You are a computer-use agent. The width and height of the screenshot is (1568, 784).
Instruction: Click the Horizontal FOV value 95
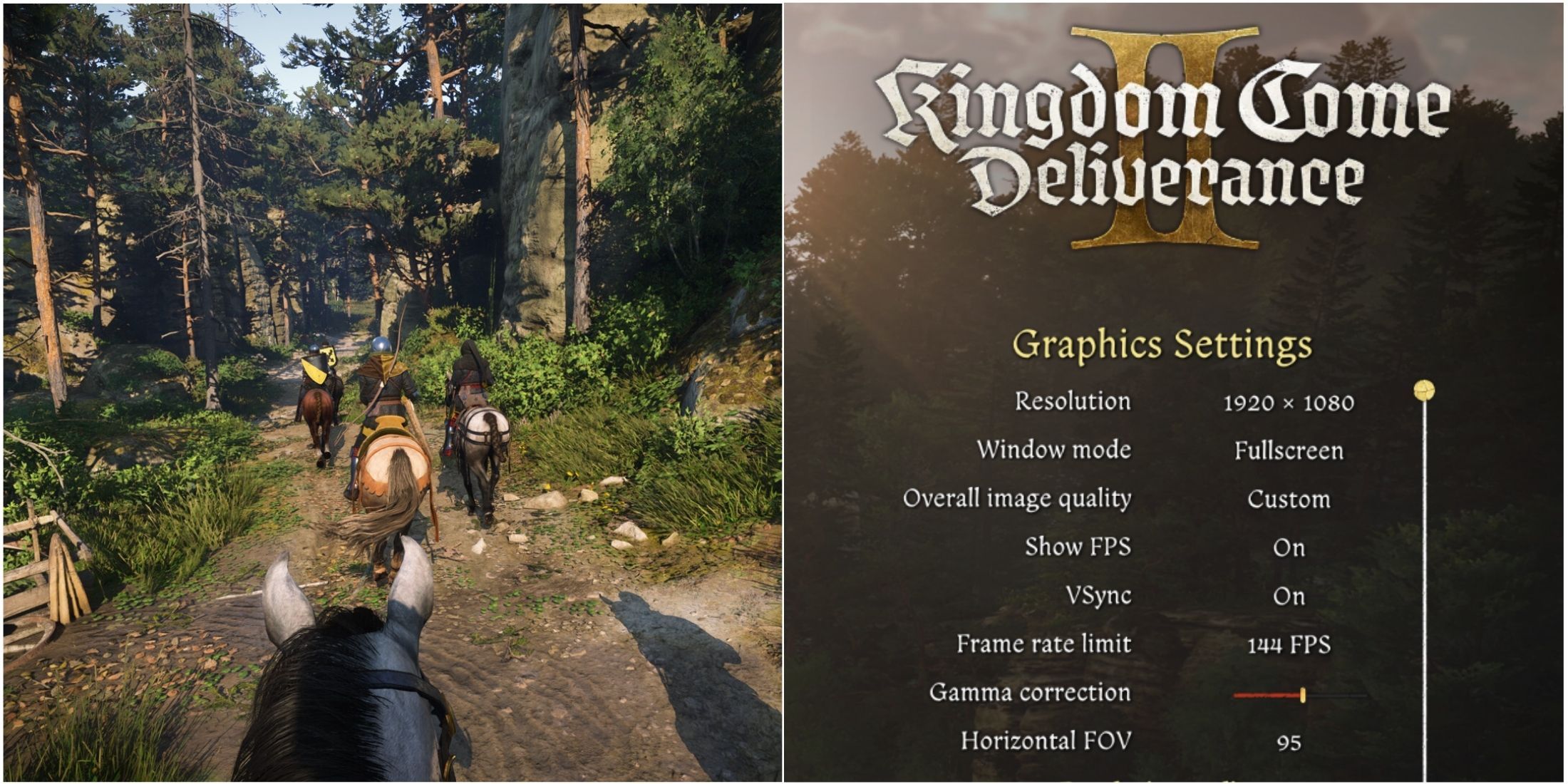1289,741
